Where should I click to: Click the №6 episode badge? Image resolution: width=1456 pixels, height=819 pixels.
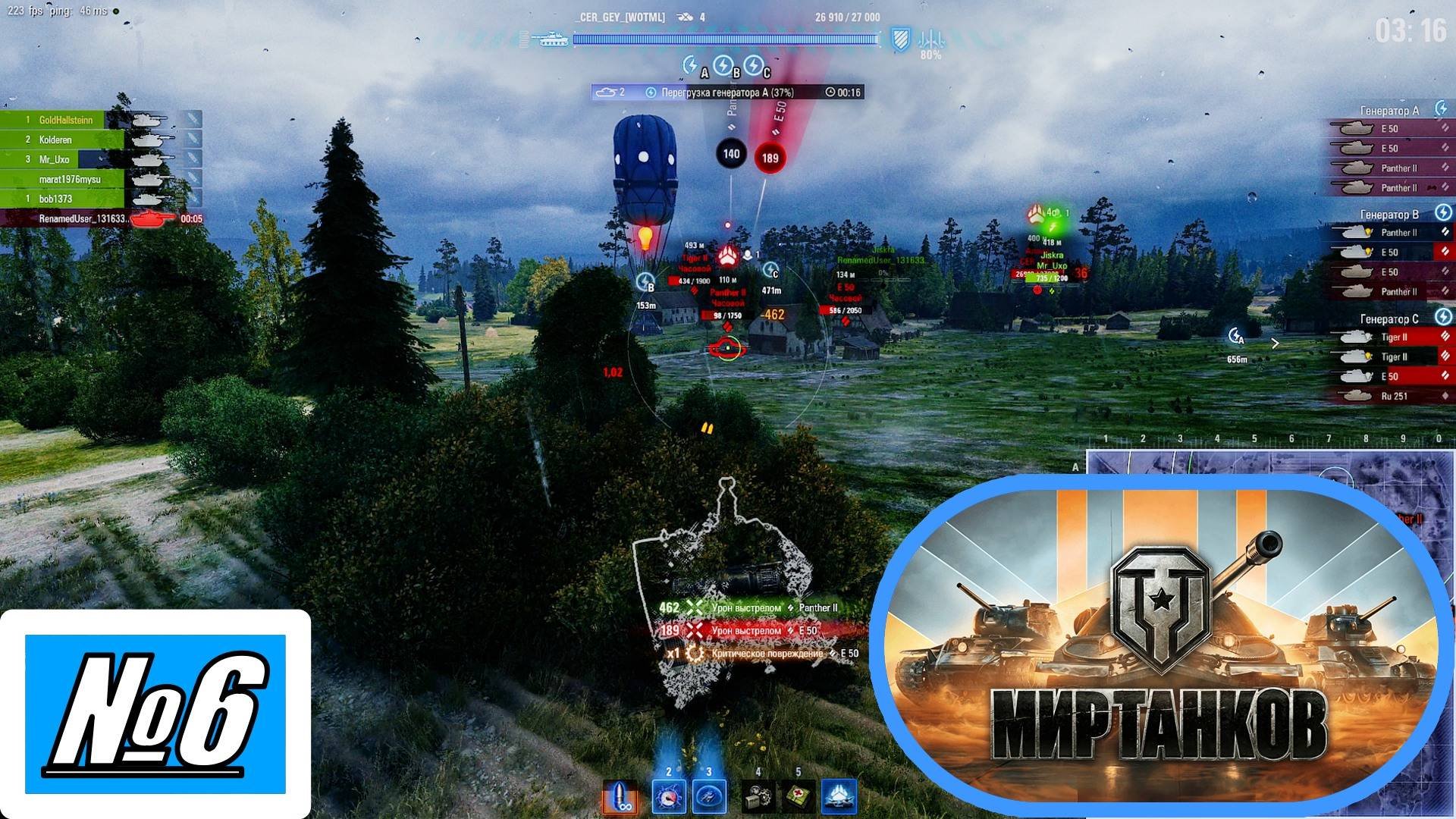(x=155, y=714)
